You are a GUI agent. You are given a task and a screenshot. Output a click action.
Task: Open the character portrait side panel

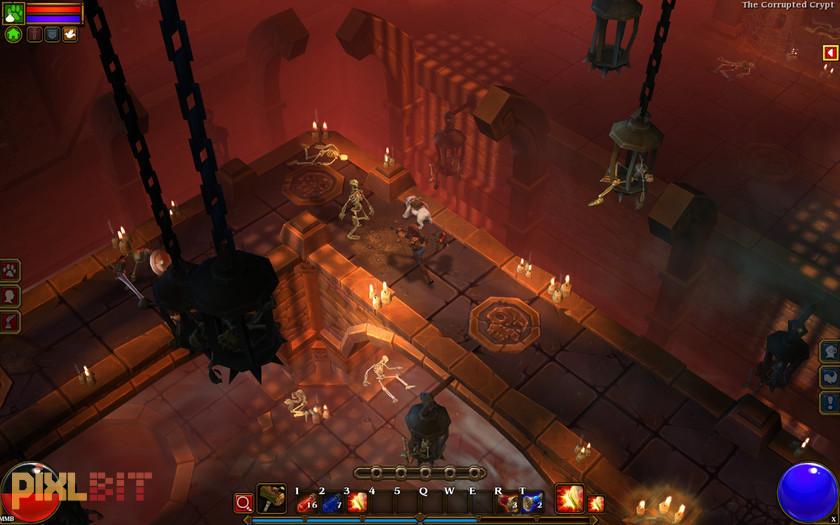[x=10, y=296]
